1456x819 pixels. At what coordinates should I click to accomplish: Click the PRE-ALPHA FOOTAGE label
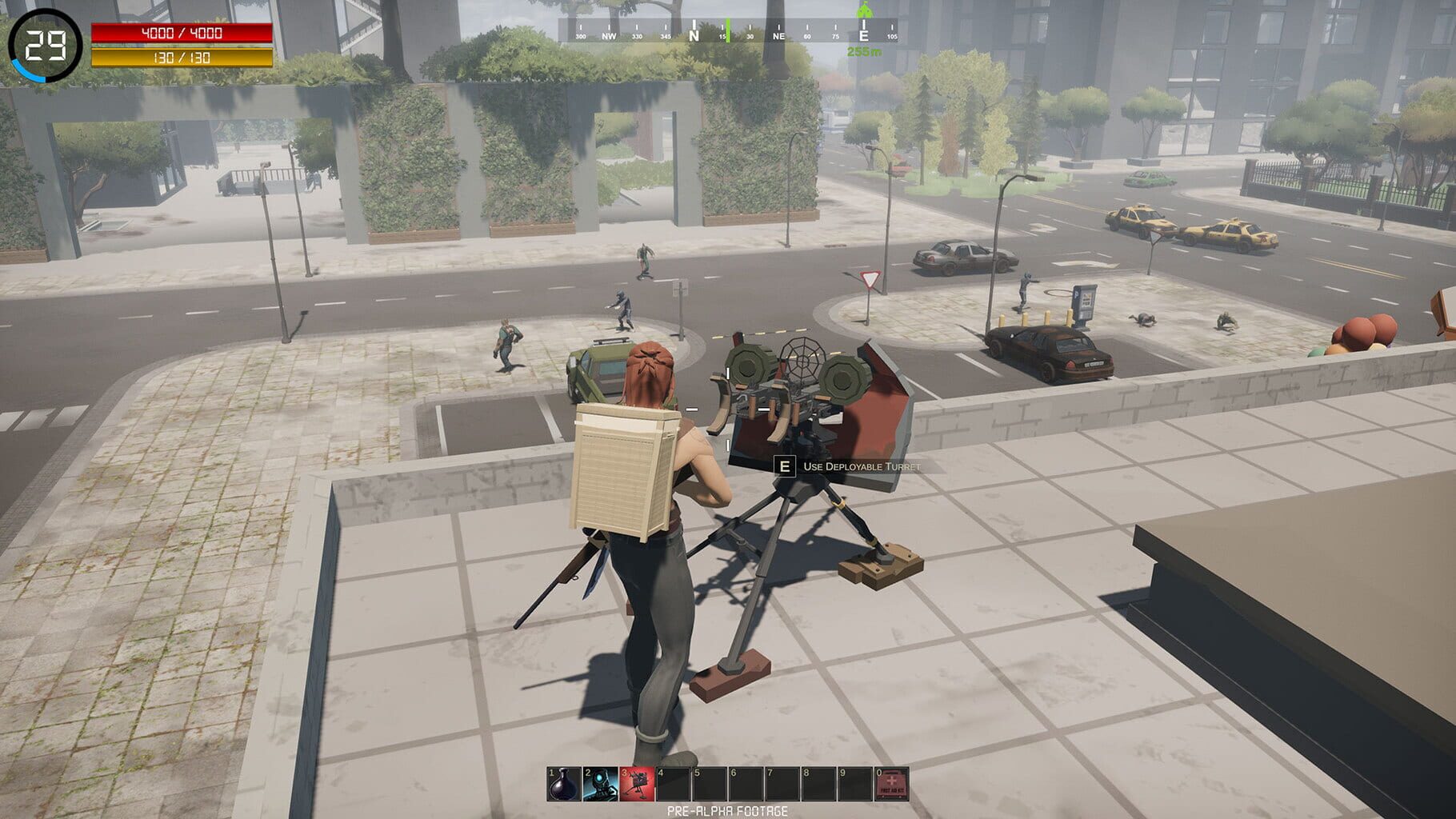pos(728,811)
